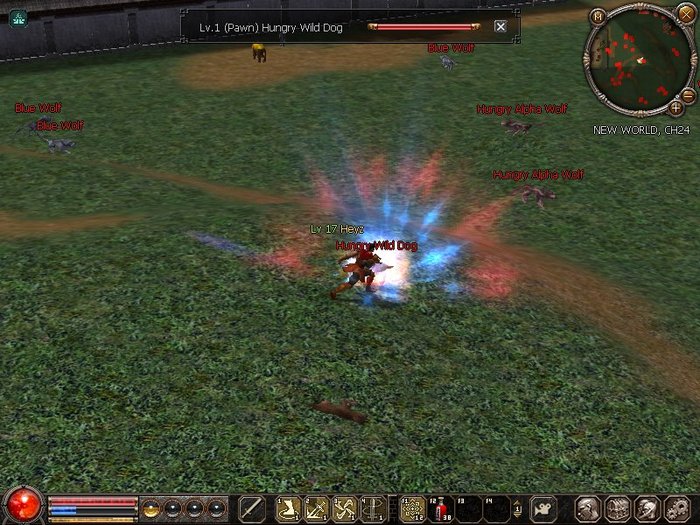Click the red orb at bottom-left corner
The height and width of the screenshot is (525, 700).
click(x=22, y=503)
